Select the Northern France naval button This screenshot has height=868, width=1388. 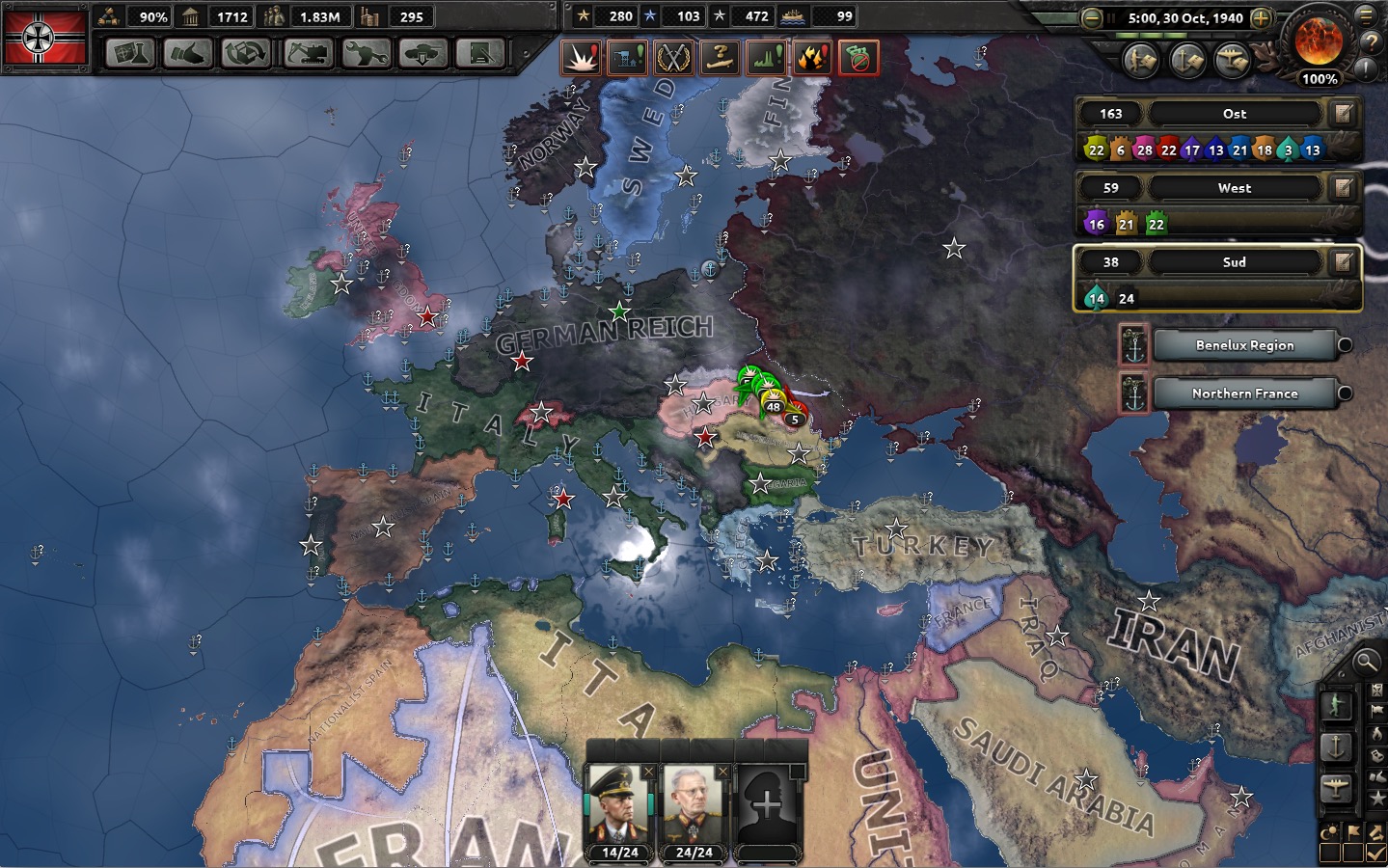tap(1244, 393)
